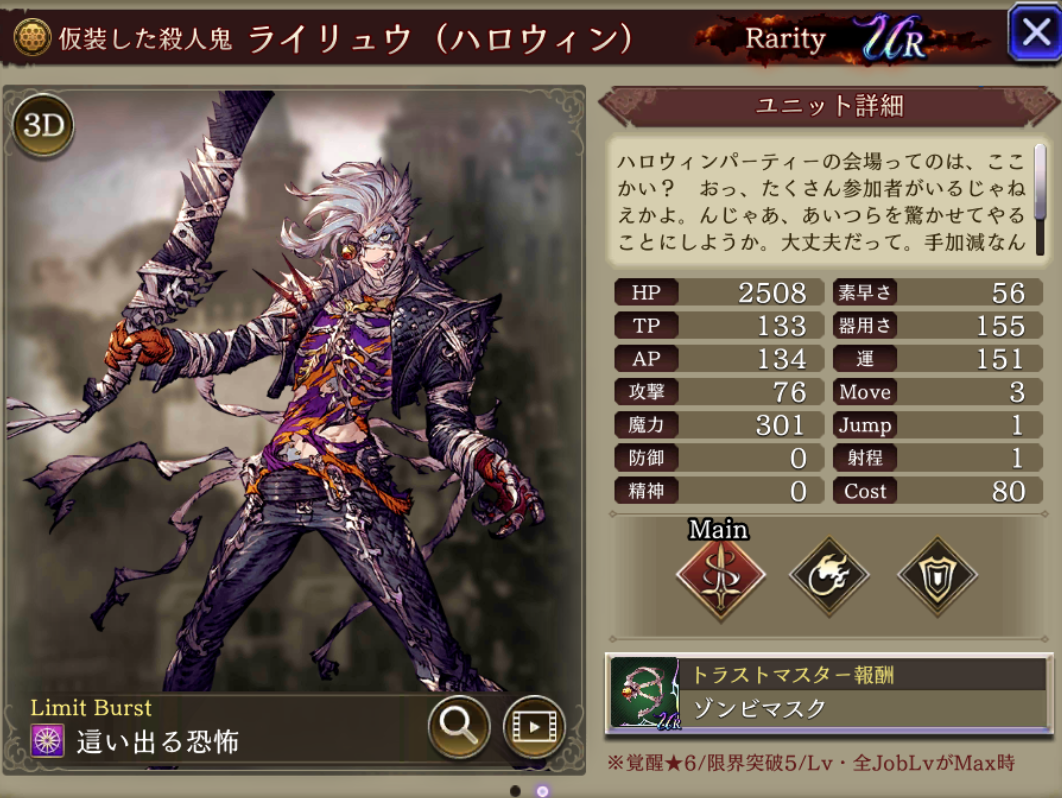Image resolution: width=1062 pixels, height=798 pixels.
Task: Play the Limit Burst video preview
Action: coord(534,726)
